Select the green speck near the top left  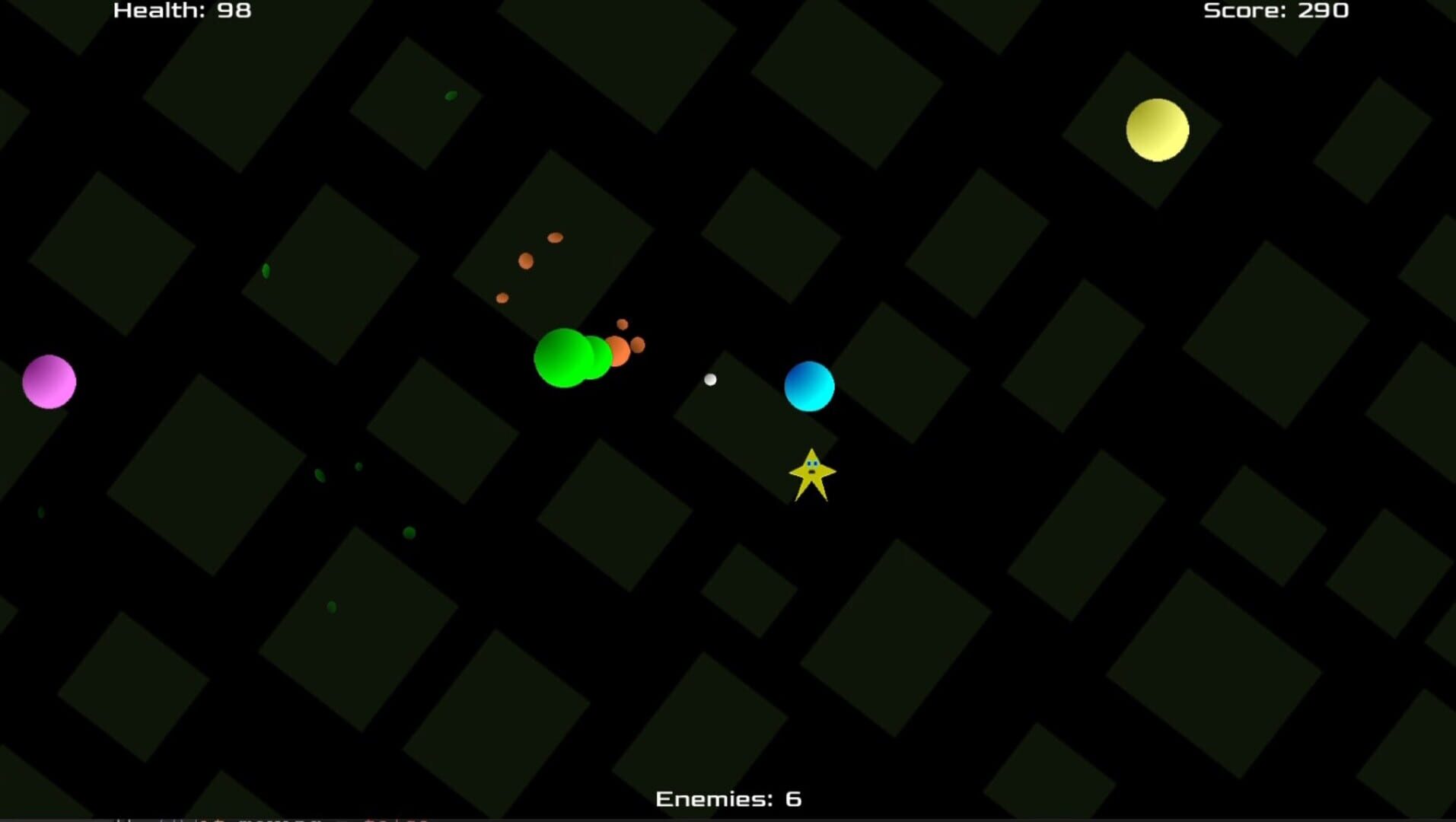[450, 95]
